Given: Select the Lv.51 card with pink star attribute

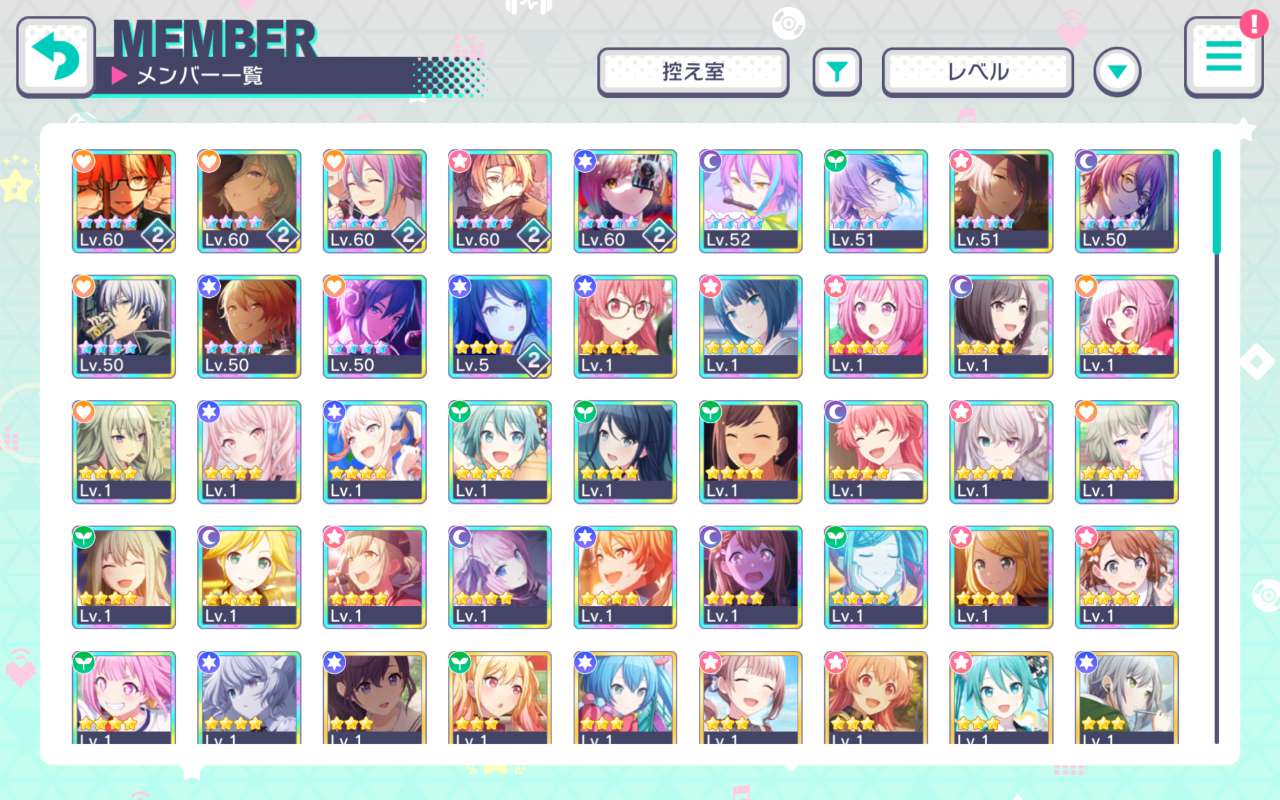Looking at the screenshot, I should (x=1000, y=200).
